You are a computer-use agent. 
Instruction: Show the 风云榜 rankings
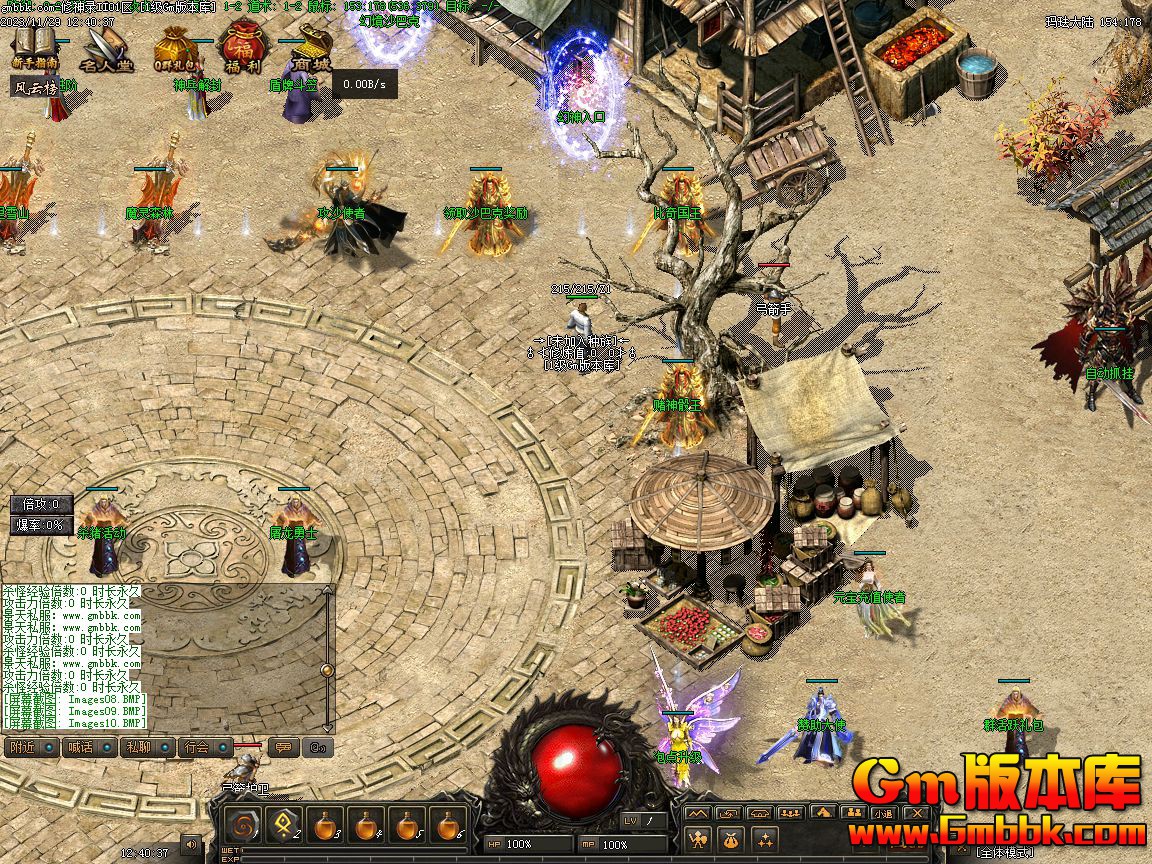[37, 87]
